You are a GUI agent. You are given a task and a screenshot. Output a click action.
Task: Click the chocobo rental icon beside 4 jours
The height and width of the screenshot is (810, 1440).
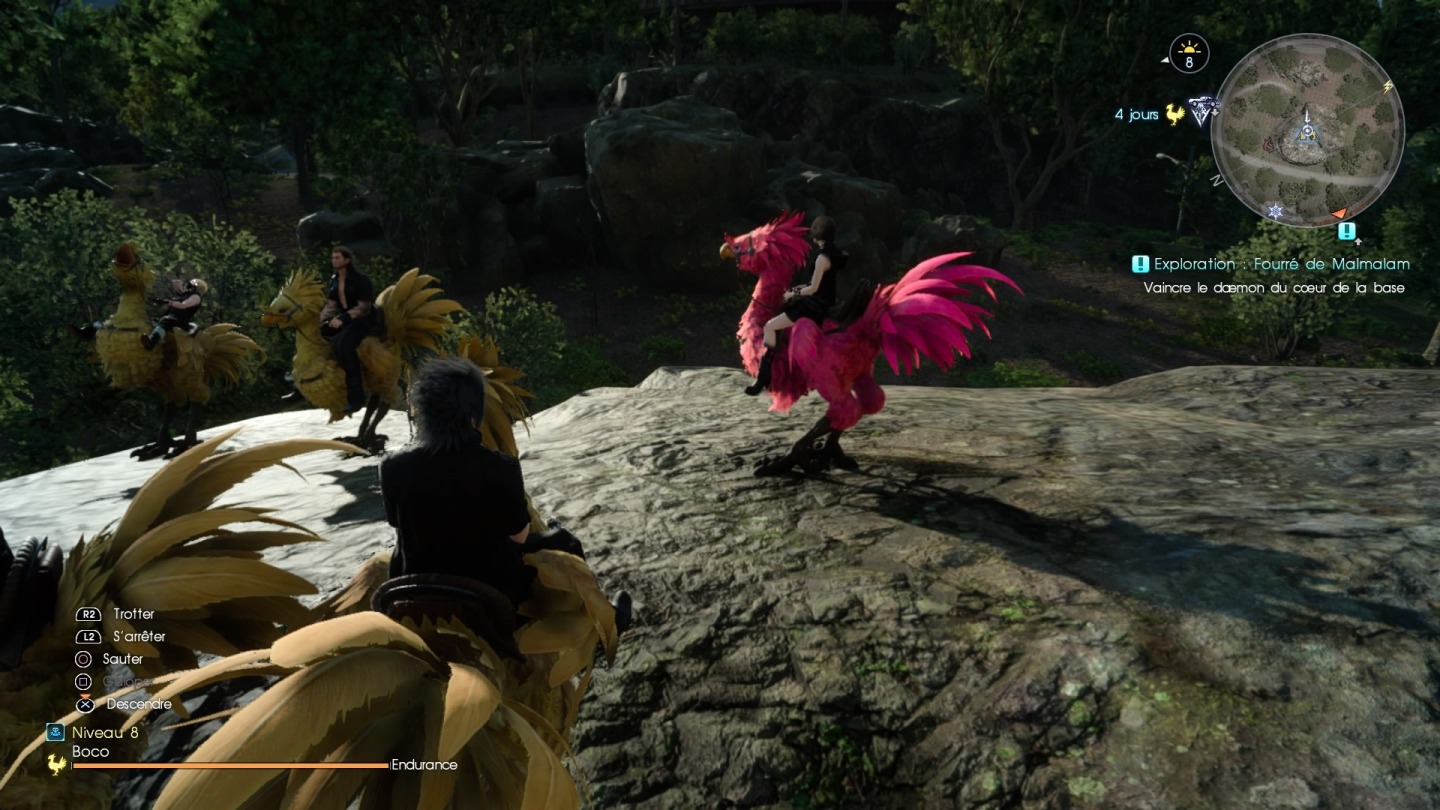coord(1175,114)
